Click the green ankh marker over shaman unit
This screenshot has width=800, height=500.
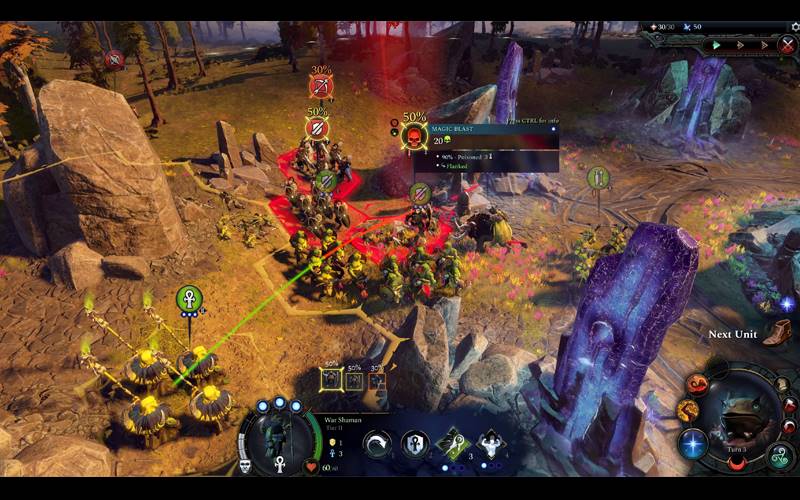(190, 298)
